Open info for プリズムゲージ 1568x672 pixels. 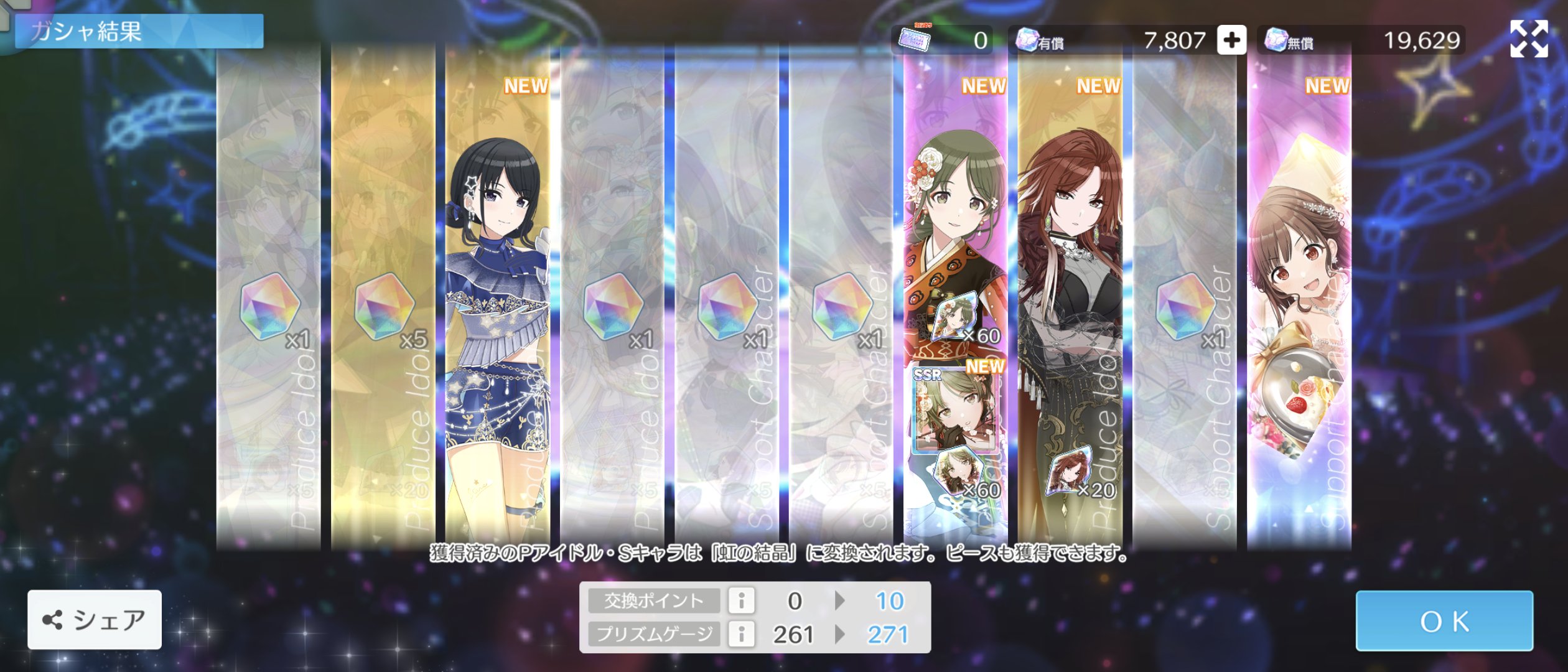pyautogui.click(x=741, y=634)
